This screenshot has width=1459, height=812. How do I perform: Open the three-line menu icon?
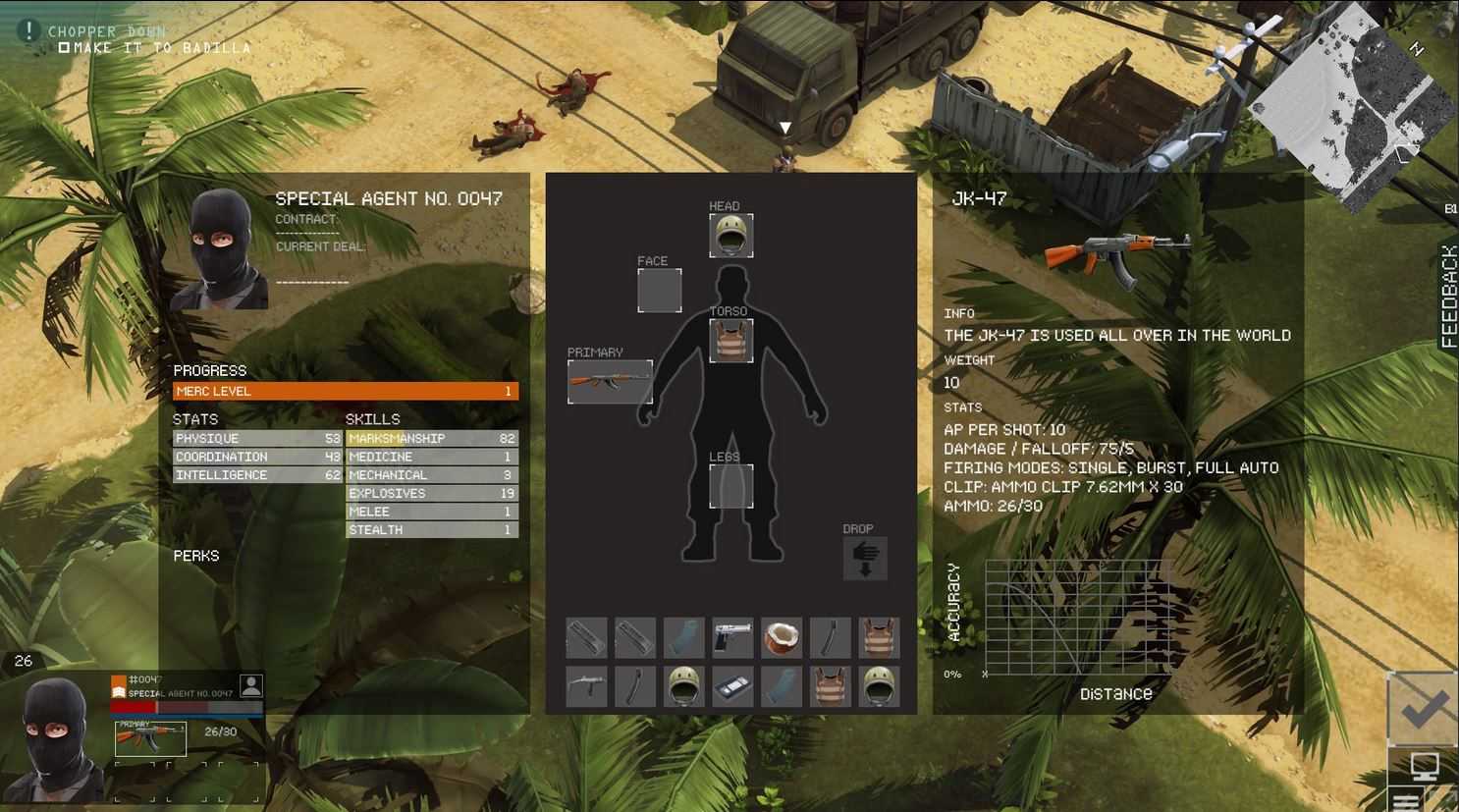point(1406,799)
